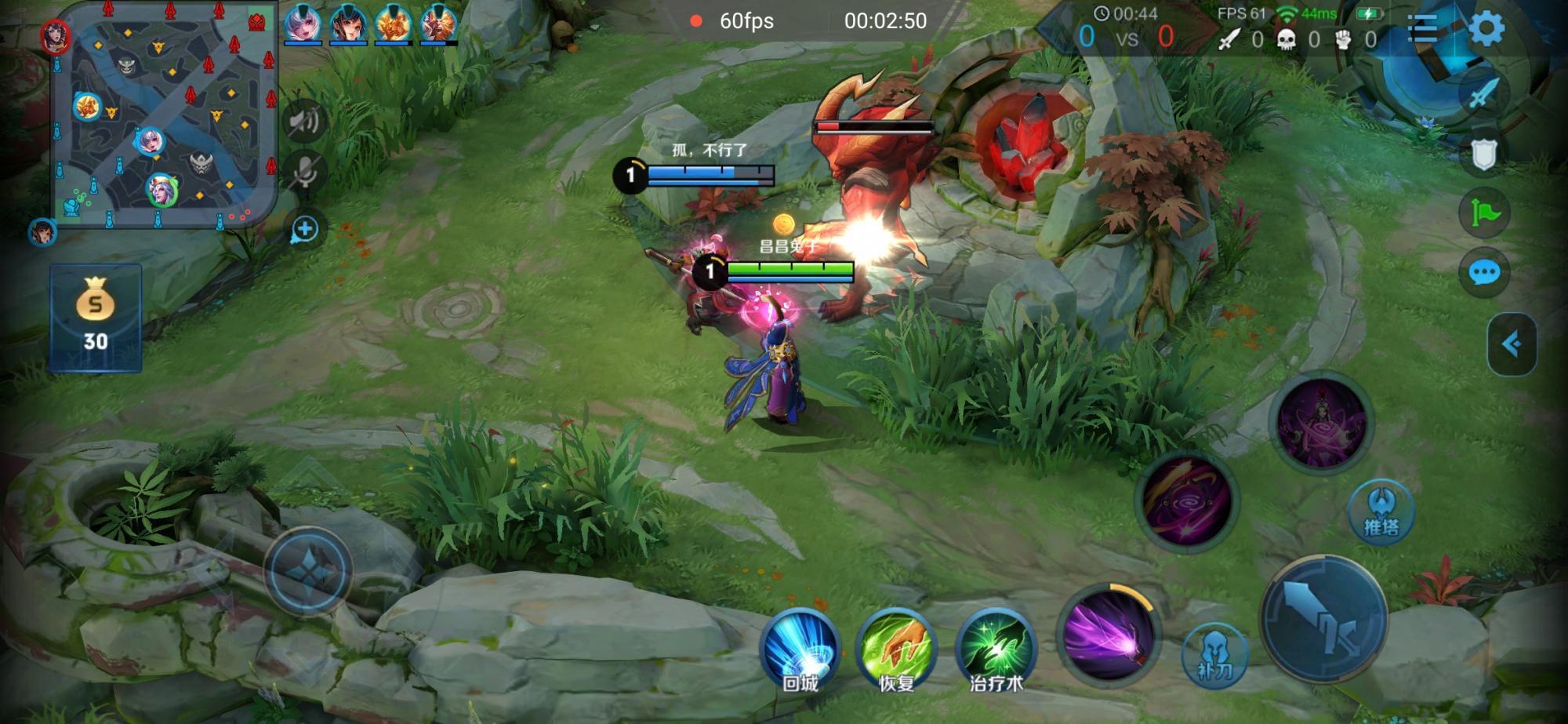Open the blue chat bubble messages

pyautogui.click(x=1483, y=273)
